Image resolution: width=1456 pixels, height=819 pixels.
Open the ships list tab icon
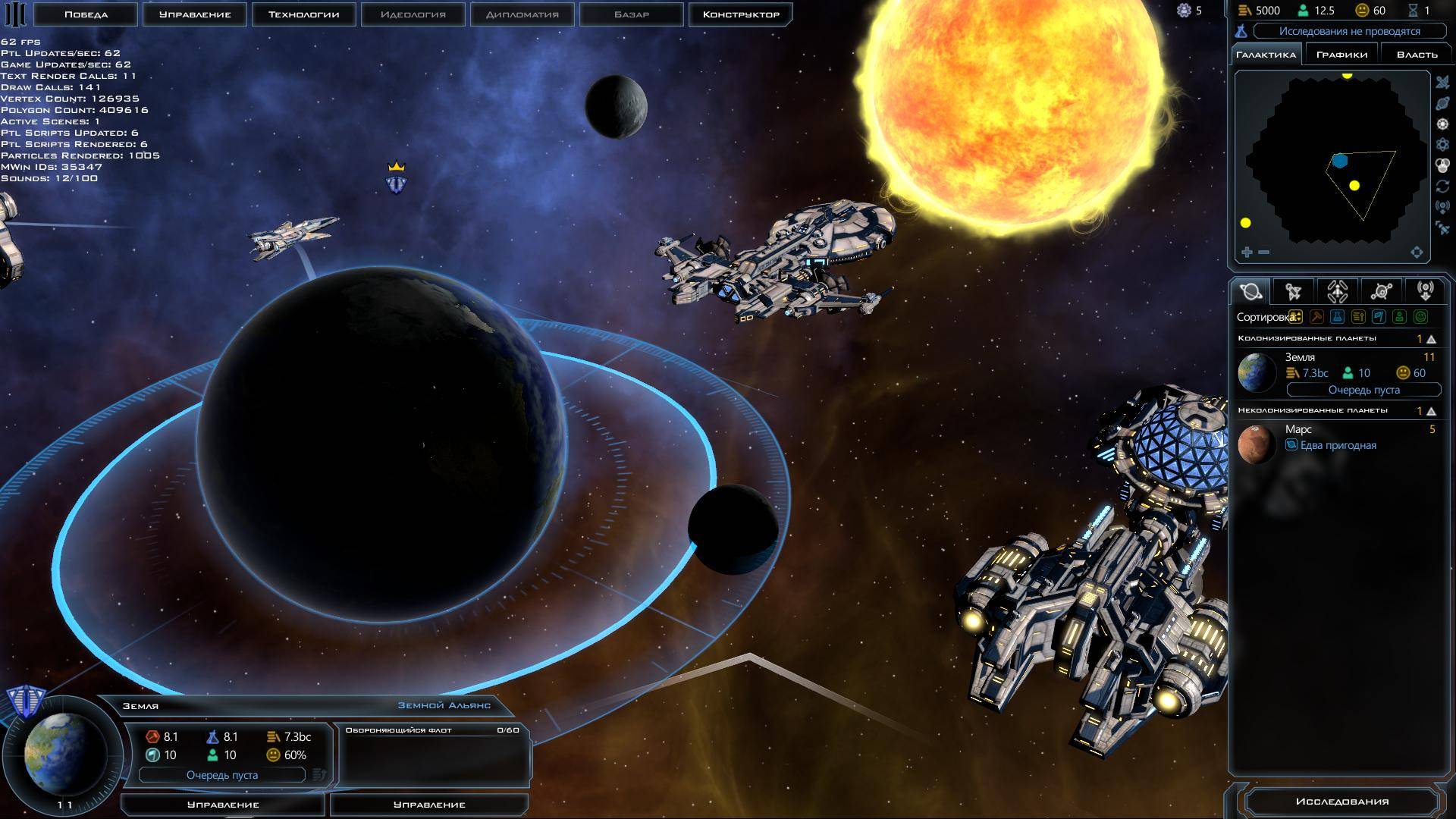pos(1294,292)
